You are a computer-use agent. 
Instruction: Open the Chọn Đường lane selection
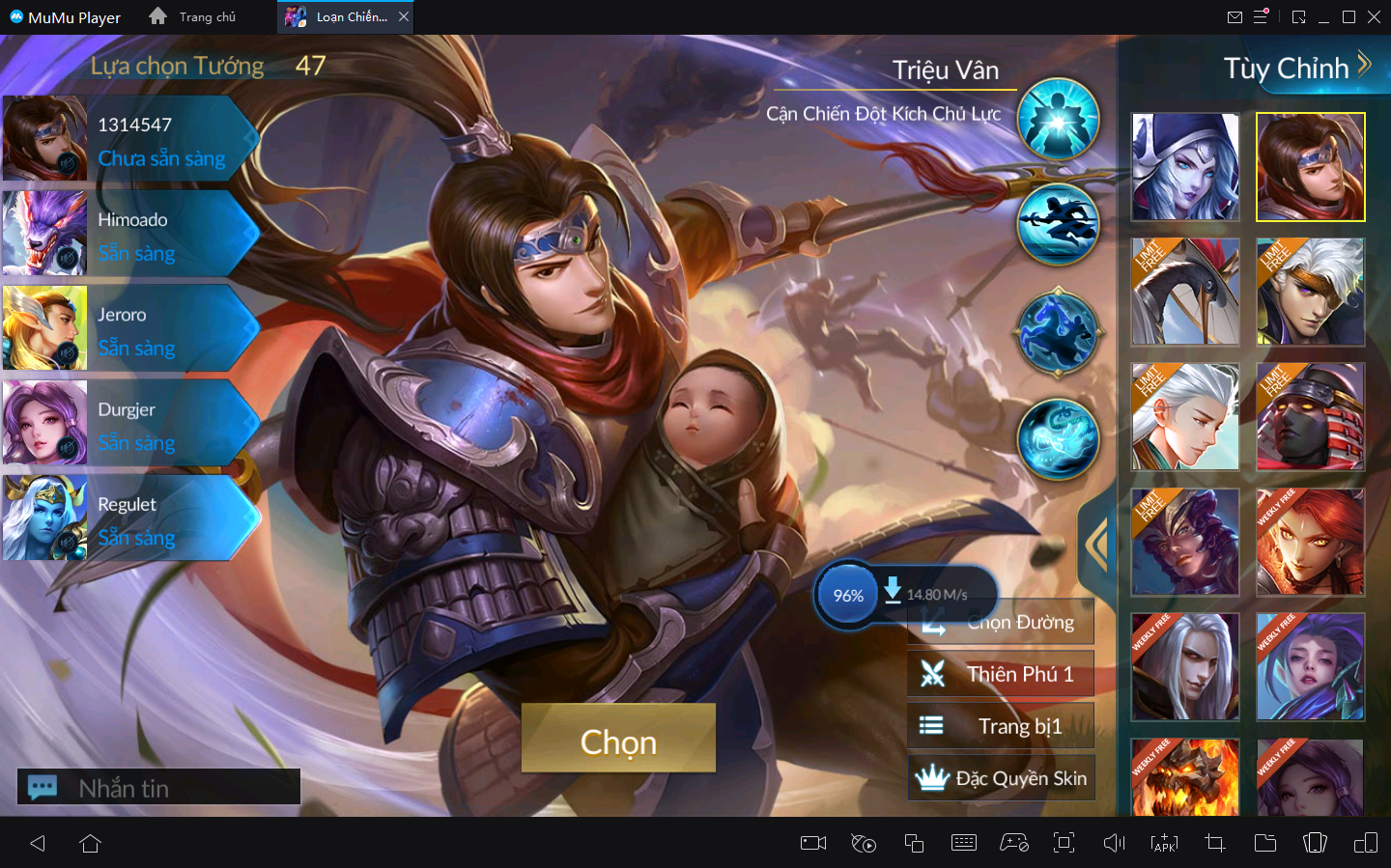pos(1001,623)
